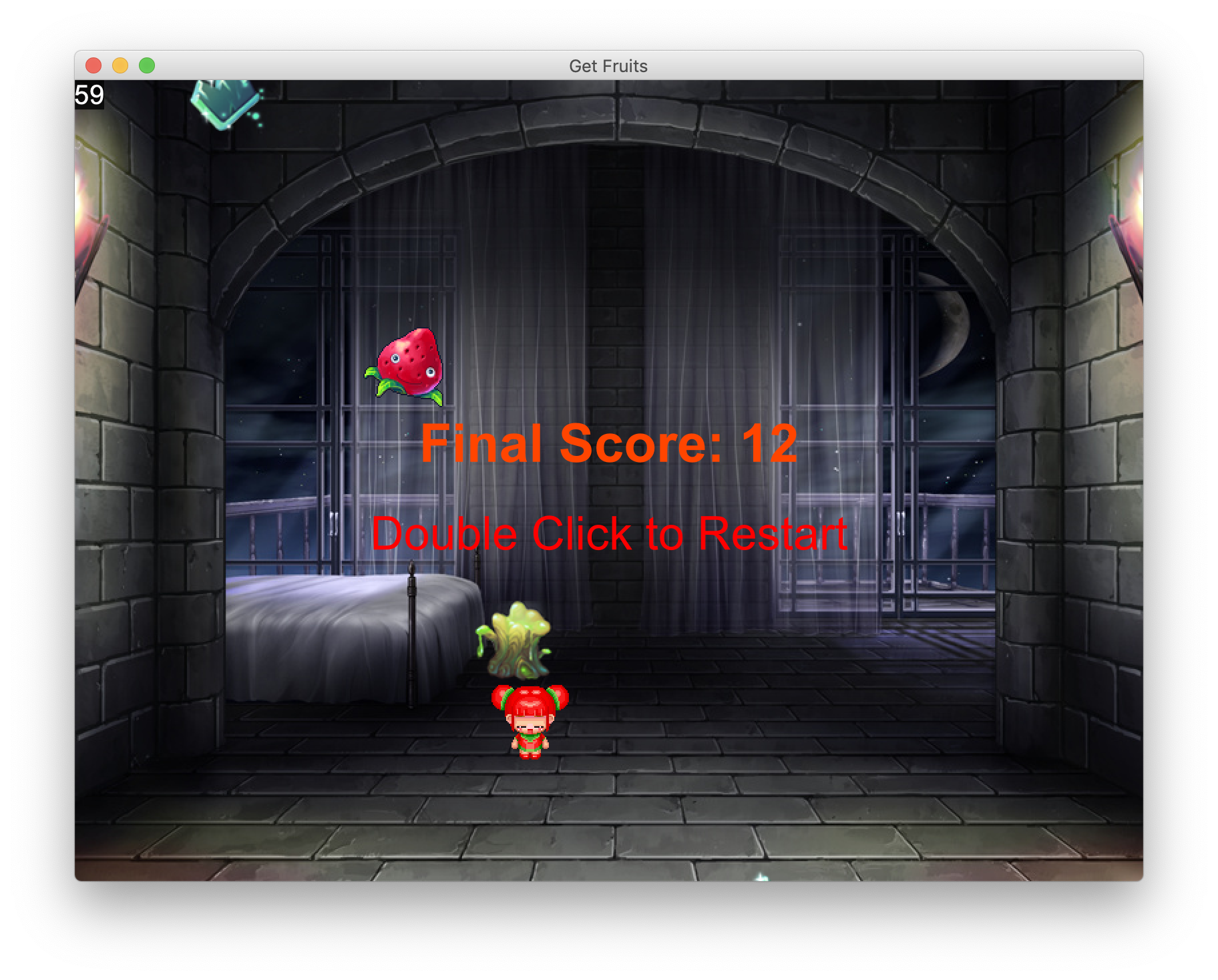Click the small sparkling item on the floor
Viewport: 1218px width, 980px height.
point(760,877)
